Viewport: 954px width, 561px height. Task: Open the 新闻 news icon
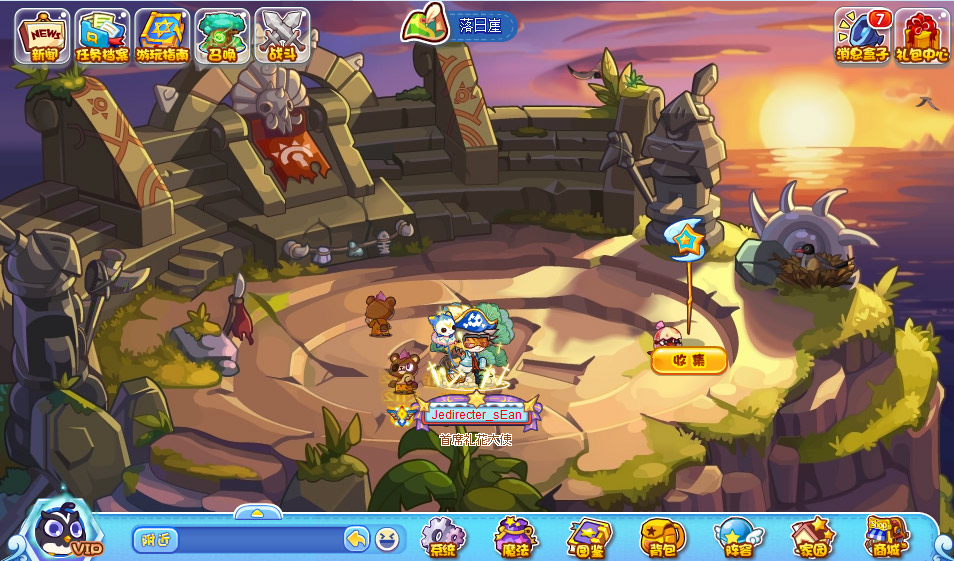[x=43, y=35]
